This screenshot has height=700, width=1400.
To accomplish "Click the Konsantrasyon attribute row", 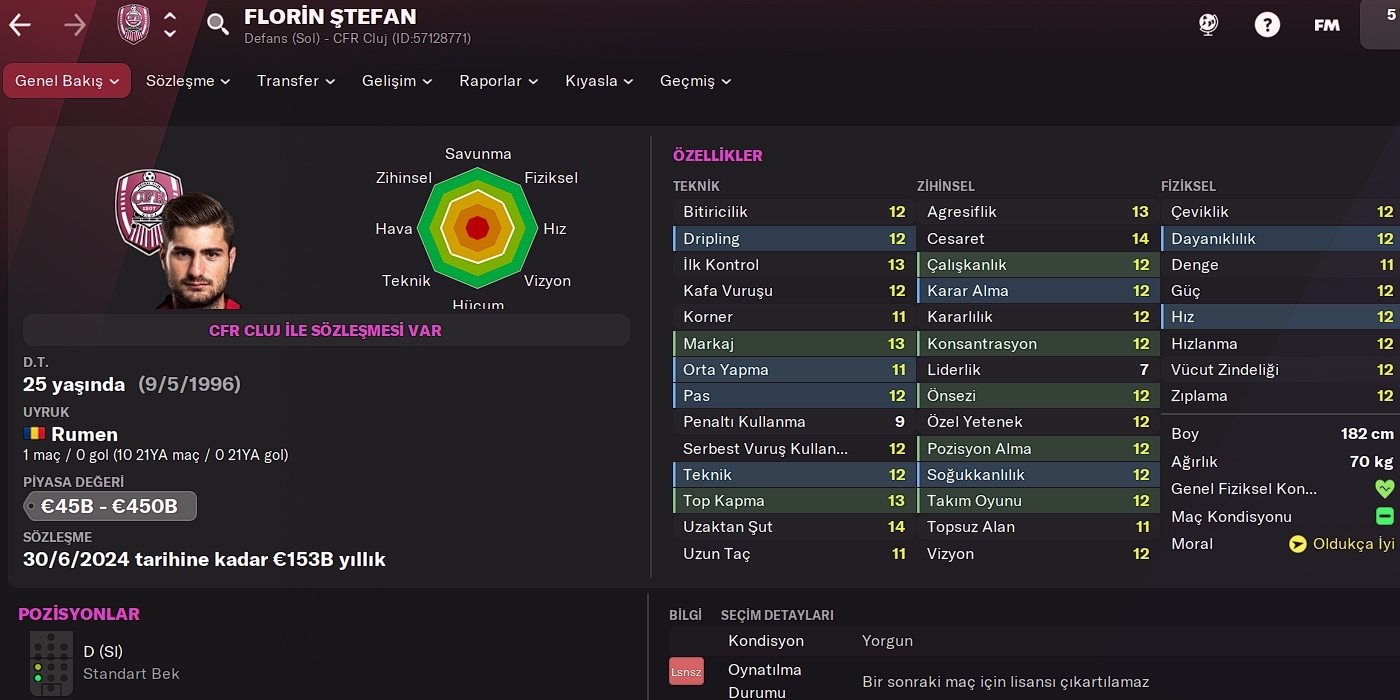I will pyautogui.click(x=1037, y=343).
